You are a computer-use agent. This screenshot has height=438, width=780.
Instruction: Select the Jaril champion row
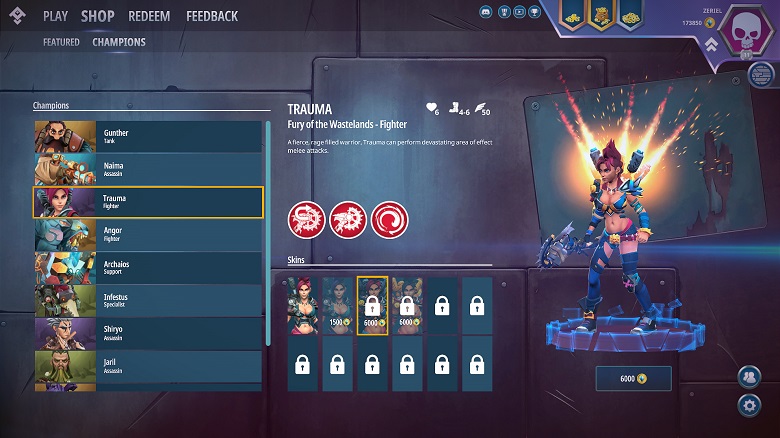148,365
